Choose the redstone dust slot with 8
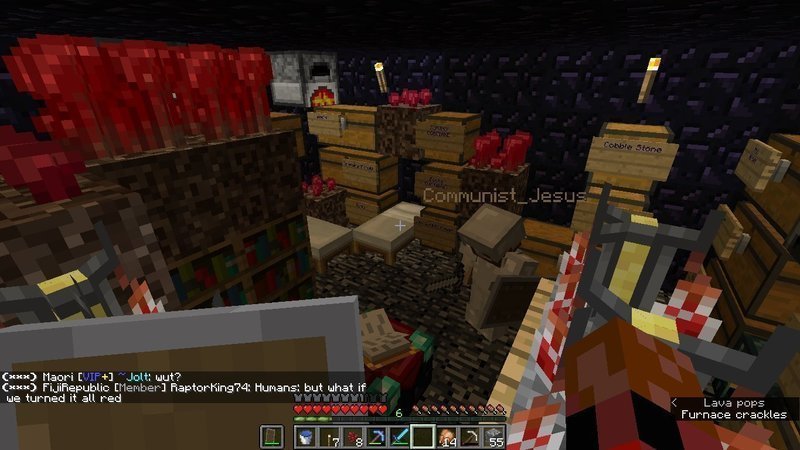 pyautogui.click(x=353, y=436)
